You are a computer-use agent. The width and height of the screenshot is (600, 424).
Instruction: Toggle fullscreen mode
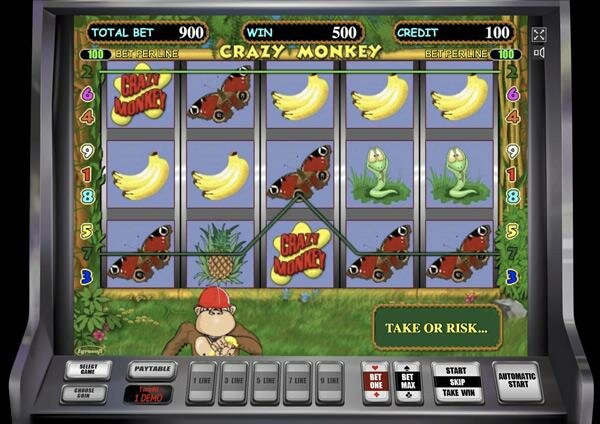540,34
